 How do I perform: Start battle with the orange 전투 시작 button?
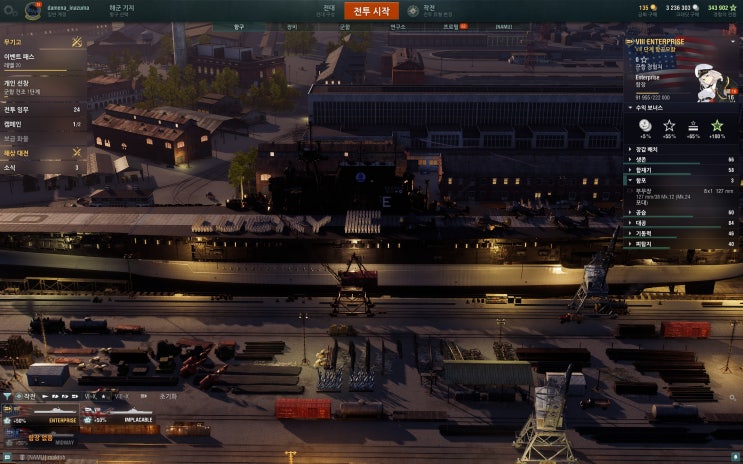click(371, 11)
